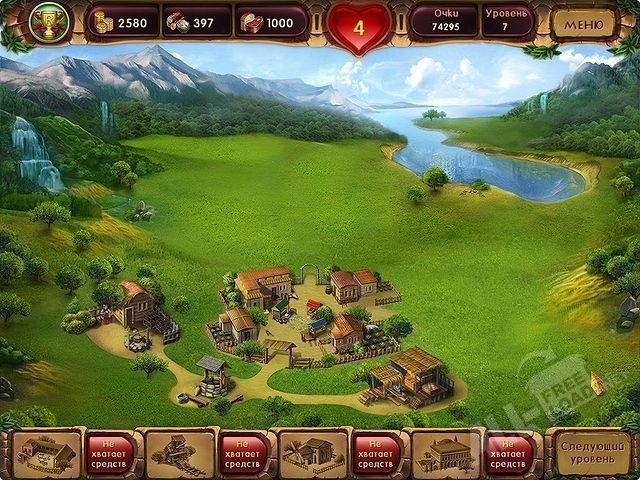Select the small signboard hut building icon
The width and height of the screenshot is (640, 480).
46,453
